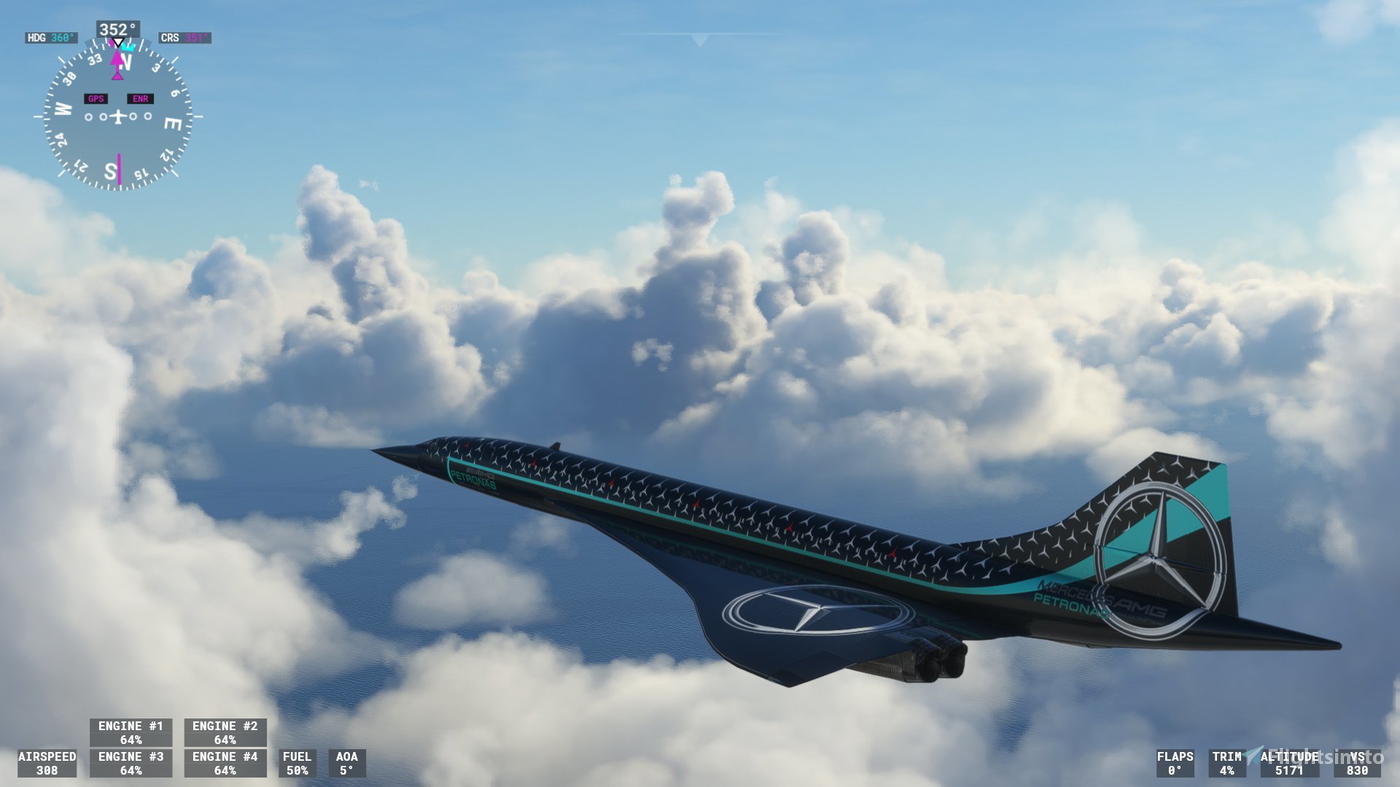Click the GPS source badge on the compass
The height and width of the screenshot is (787, 1400).
(x=96, y=98)
